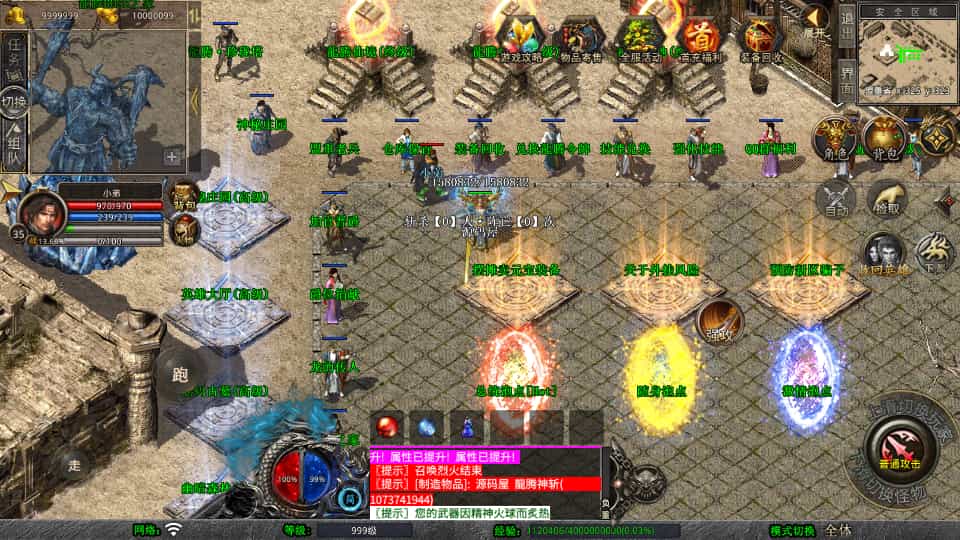Open the 背包 bag beside 角色
Screen dimensions: 960x540
point(884,139)
